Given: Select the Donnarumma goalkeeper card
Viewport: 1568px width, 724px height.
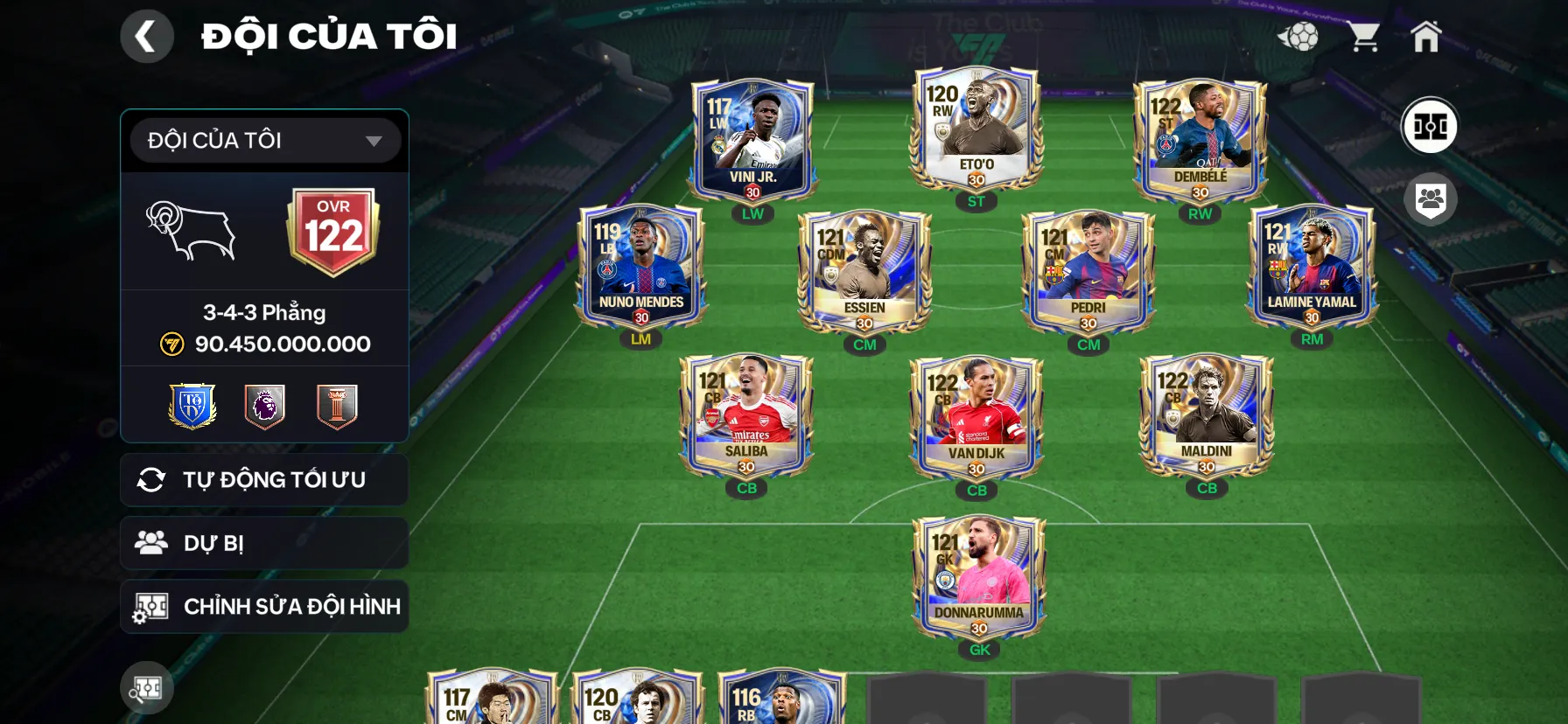Looking at the screenshot, I should click(979, 577).
